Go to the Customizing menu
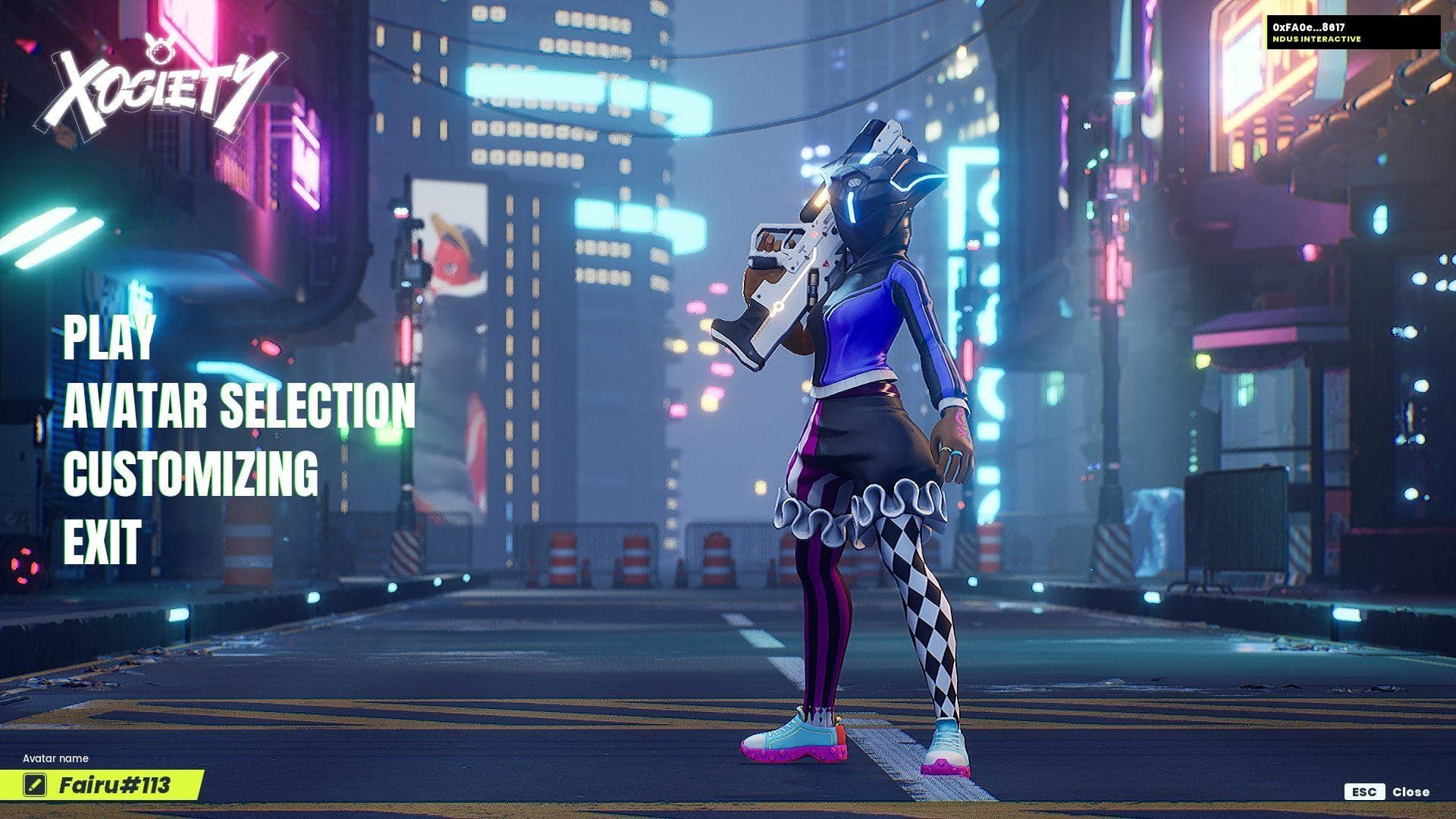This screenshot has width=1456, height=819. (190, 473)
